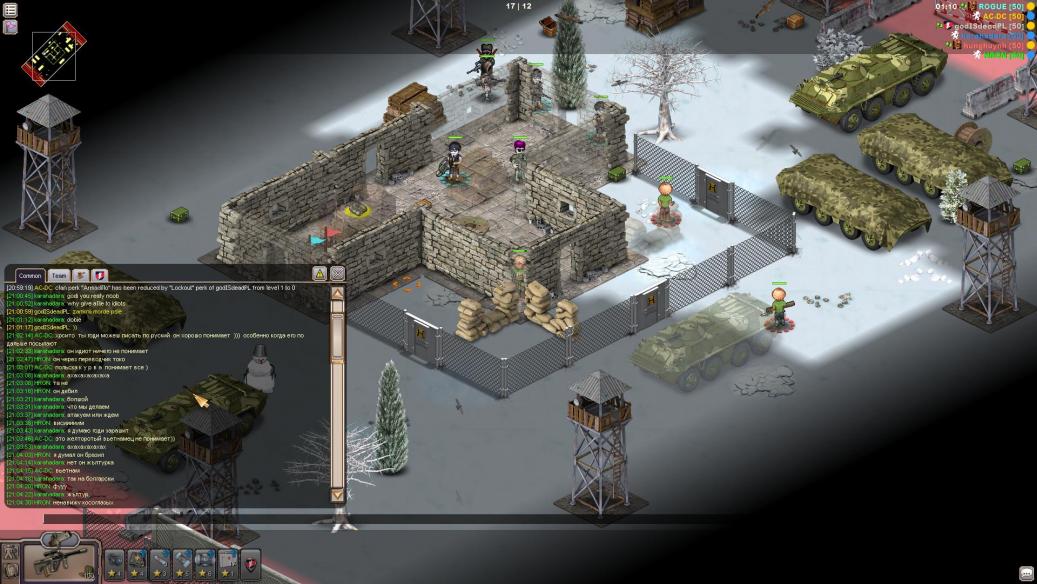The image size is (1037, 584).
Task: Select the red-and-white shield chat tab
Action: coord(100,275)
